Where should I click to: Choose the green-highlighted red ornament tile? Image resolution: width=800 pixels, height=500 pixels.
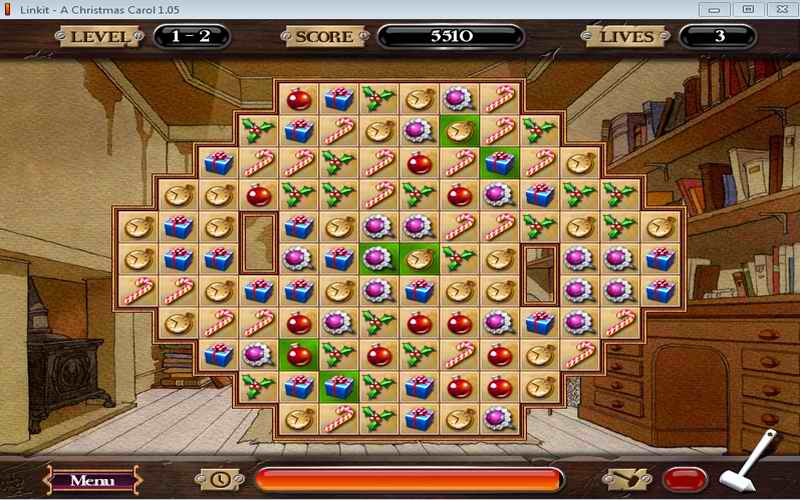click(298, 354)
